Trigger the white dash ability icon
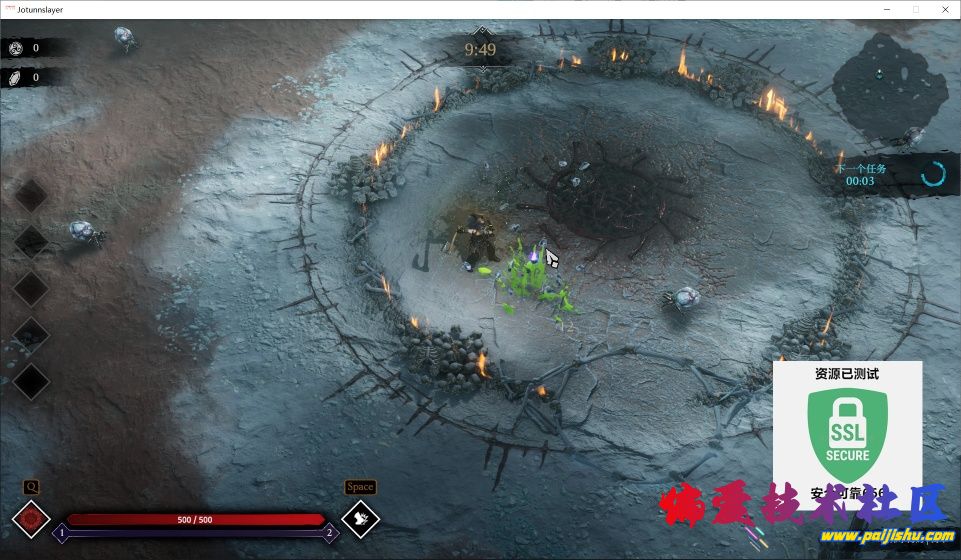The height and width of the screenshot is (560, 961). pyautogui.click(x=360, y=519)
